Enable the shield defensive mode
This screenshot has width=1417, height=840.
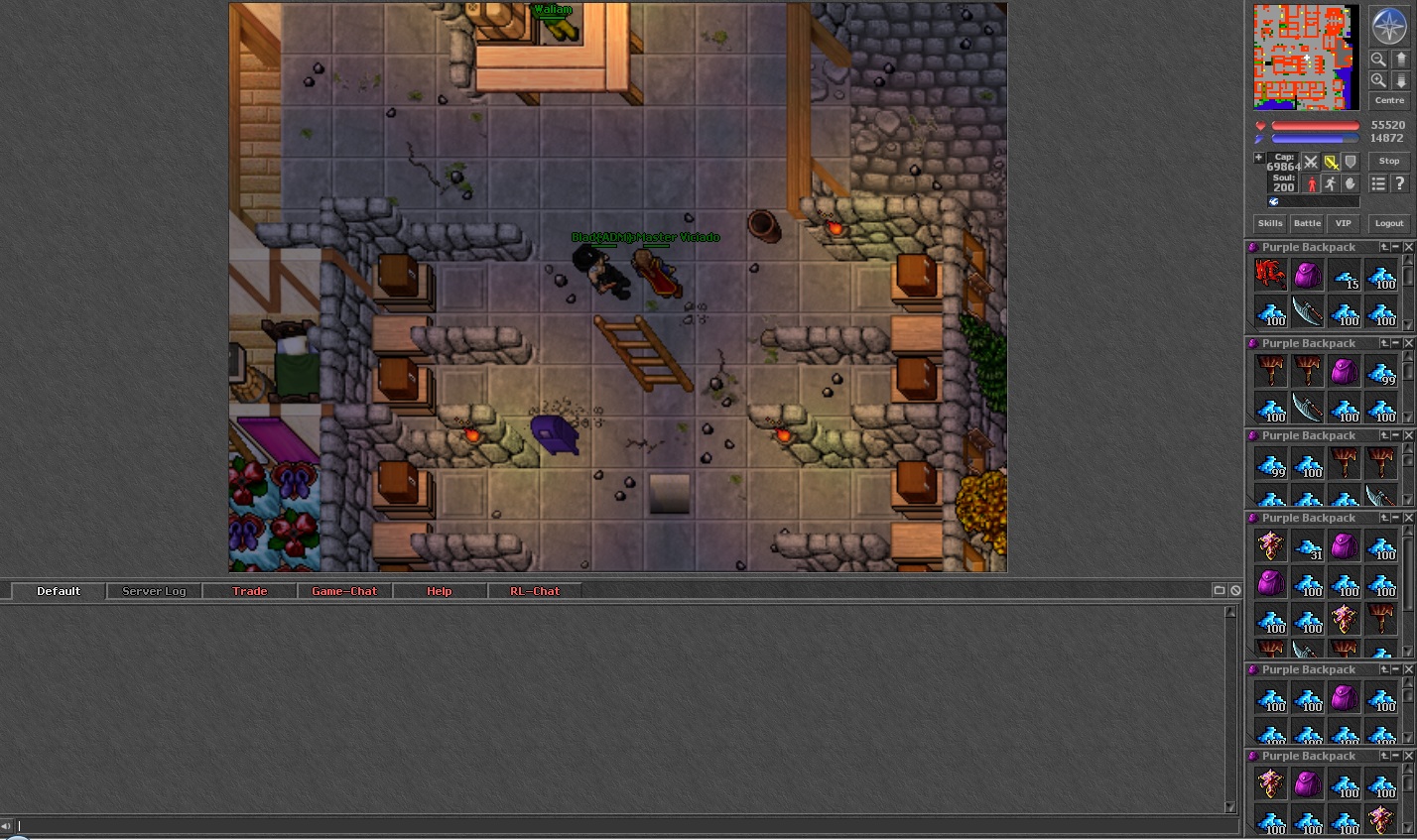pos(1350,162)
